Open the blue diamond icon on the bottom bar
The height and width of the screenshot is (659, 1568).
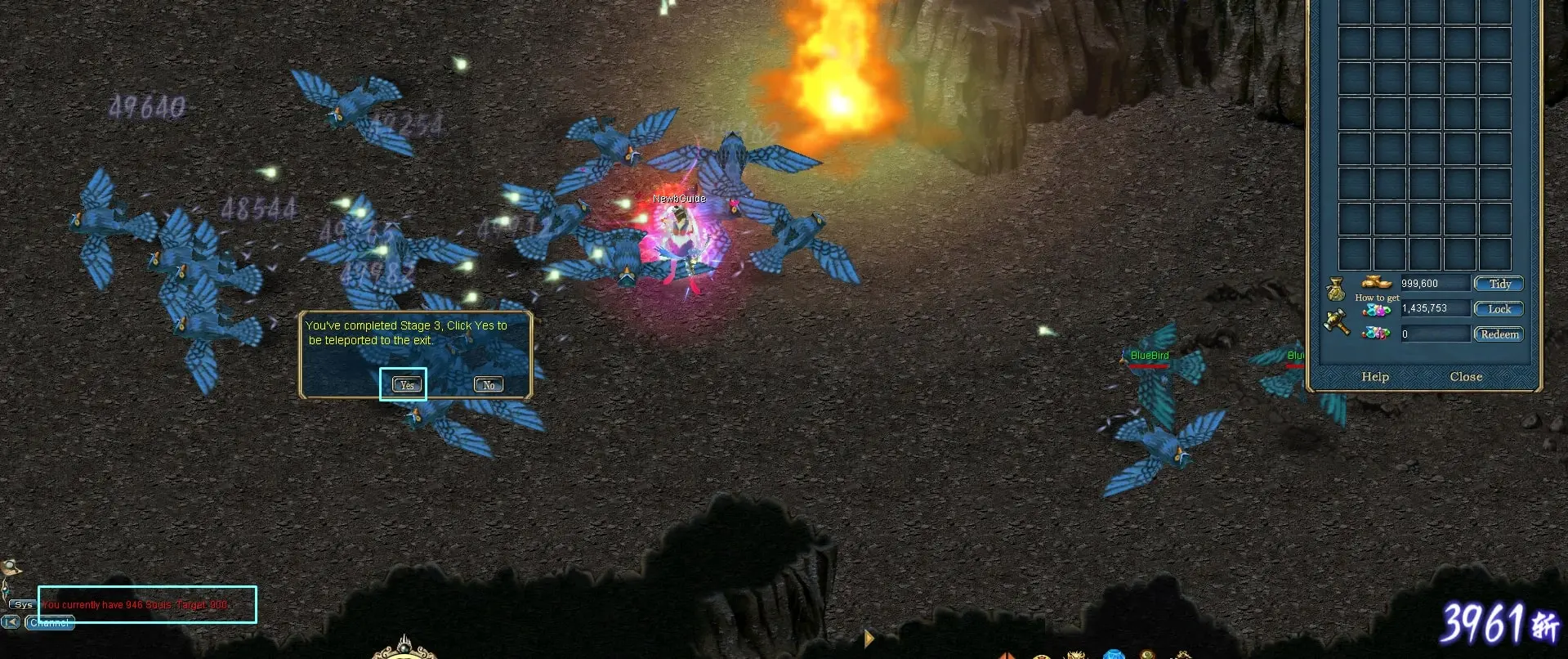coord(1112,656)
